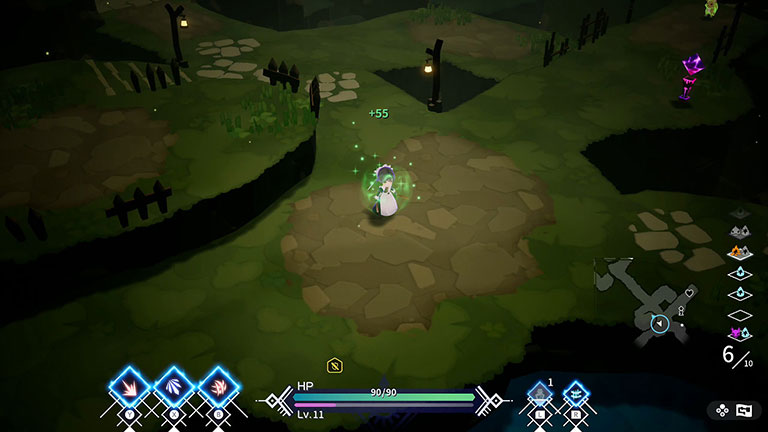Select the purple boss floor icon
This screenshot has height=432, width=768.
739,334
